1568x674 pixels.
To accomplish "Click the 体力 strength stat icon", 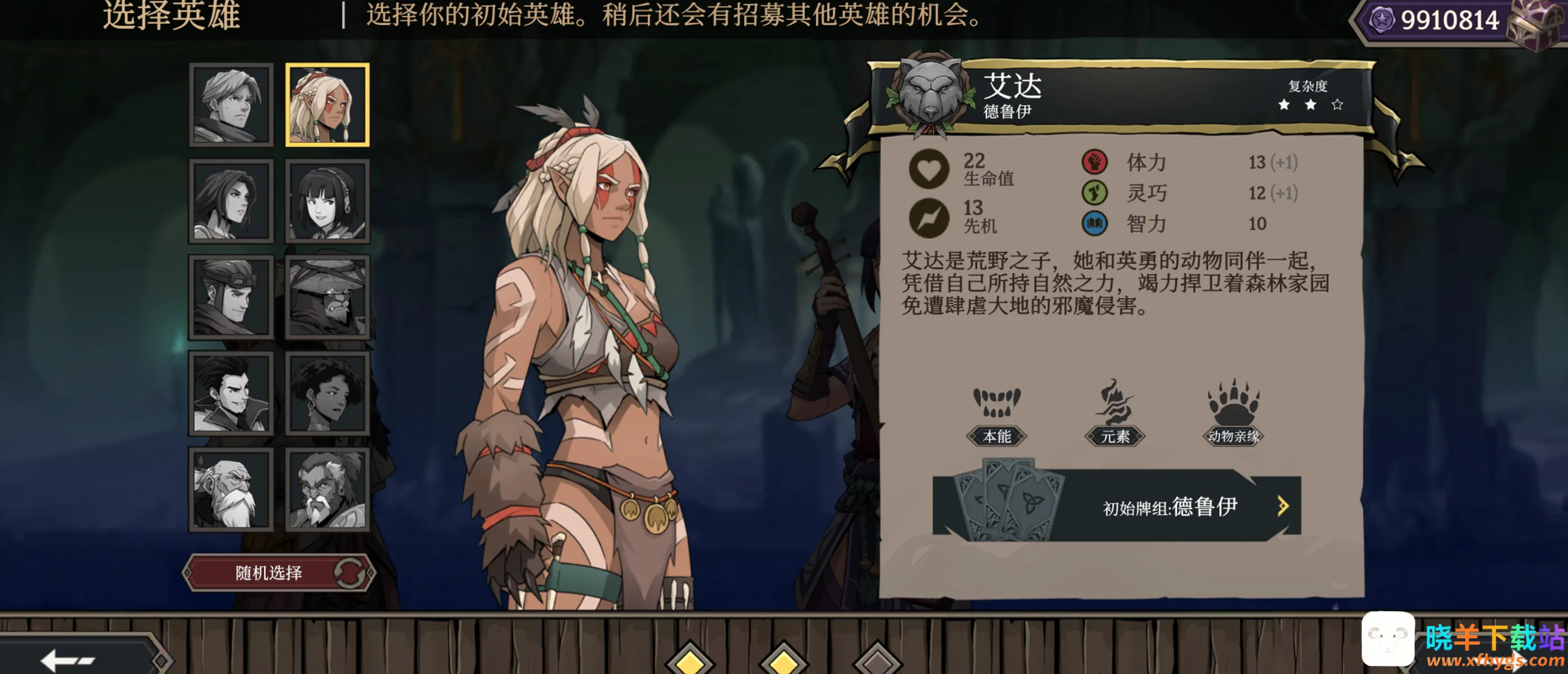I will pos(1095,162).
